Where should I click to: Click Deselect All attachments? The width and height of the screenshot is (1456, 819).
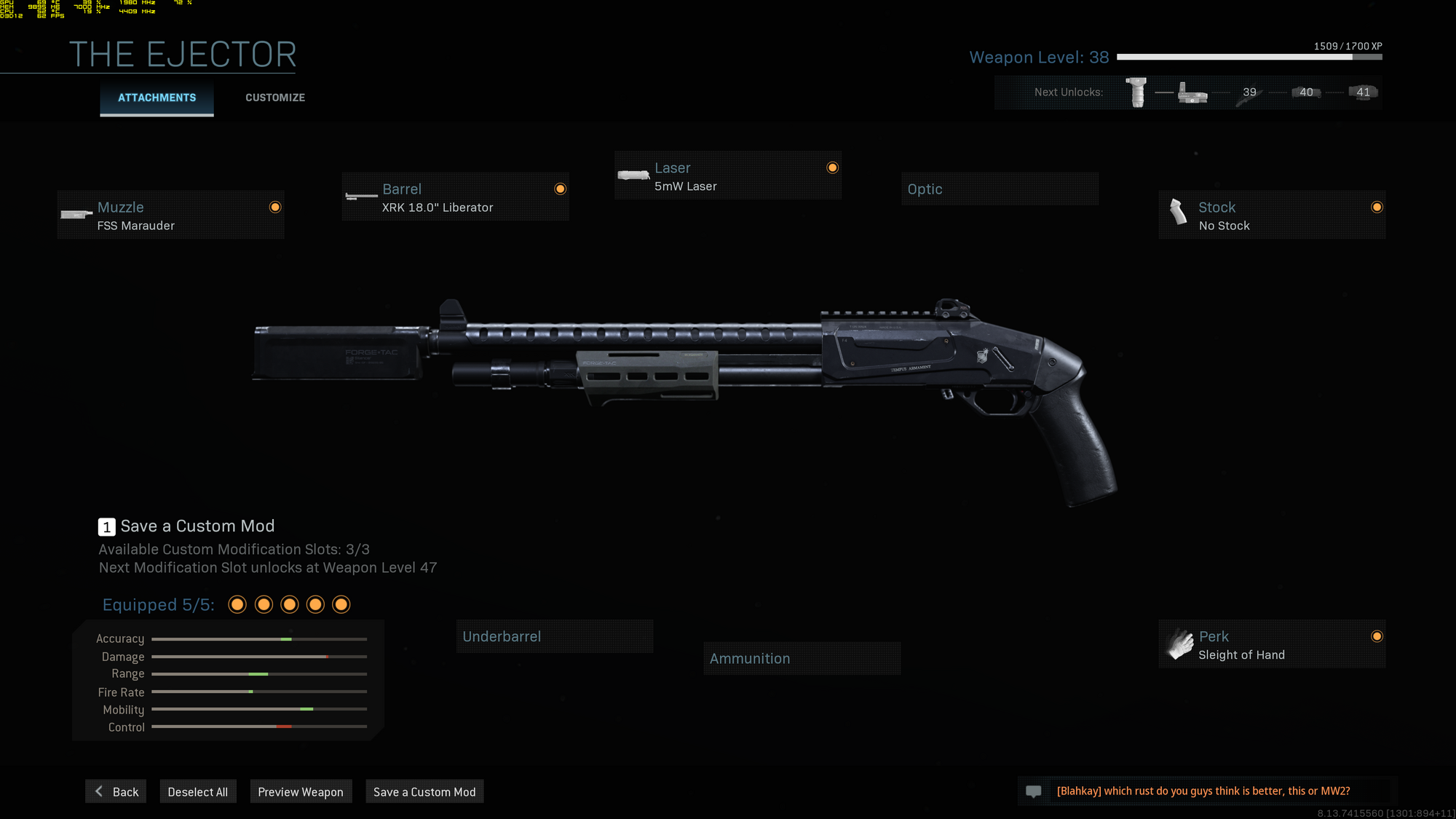coord(197,791)
